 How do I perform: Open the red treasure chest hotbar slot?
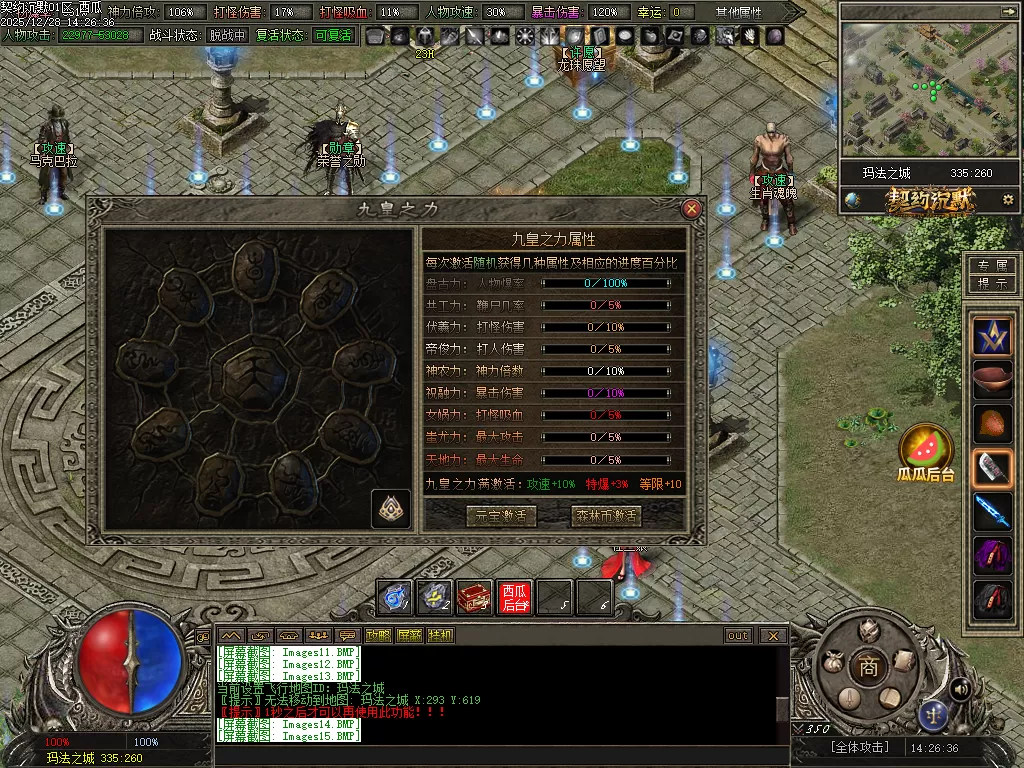(475, 597)
